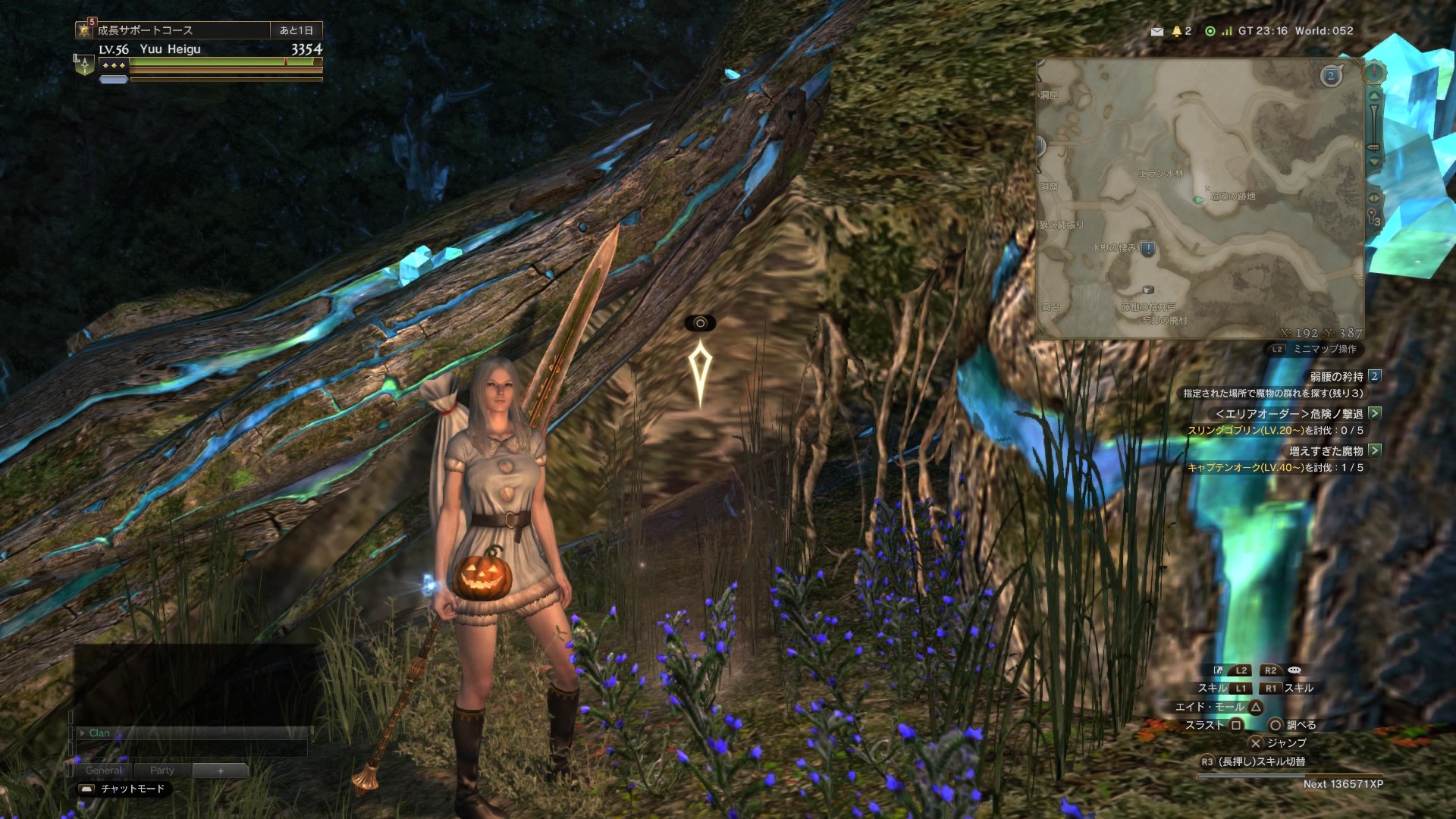Add a new chat tab with plus
This screenshot has height=819, width=1456.
tap(221, 770)
